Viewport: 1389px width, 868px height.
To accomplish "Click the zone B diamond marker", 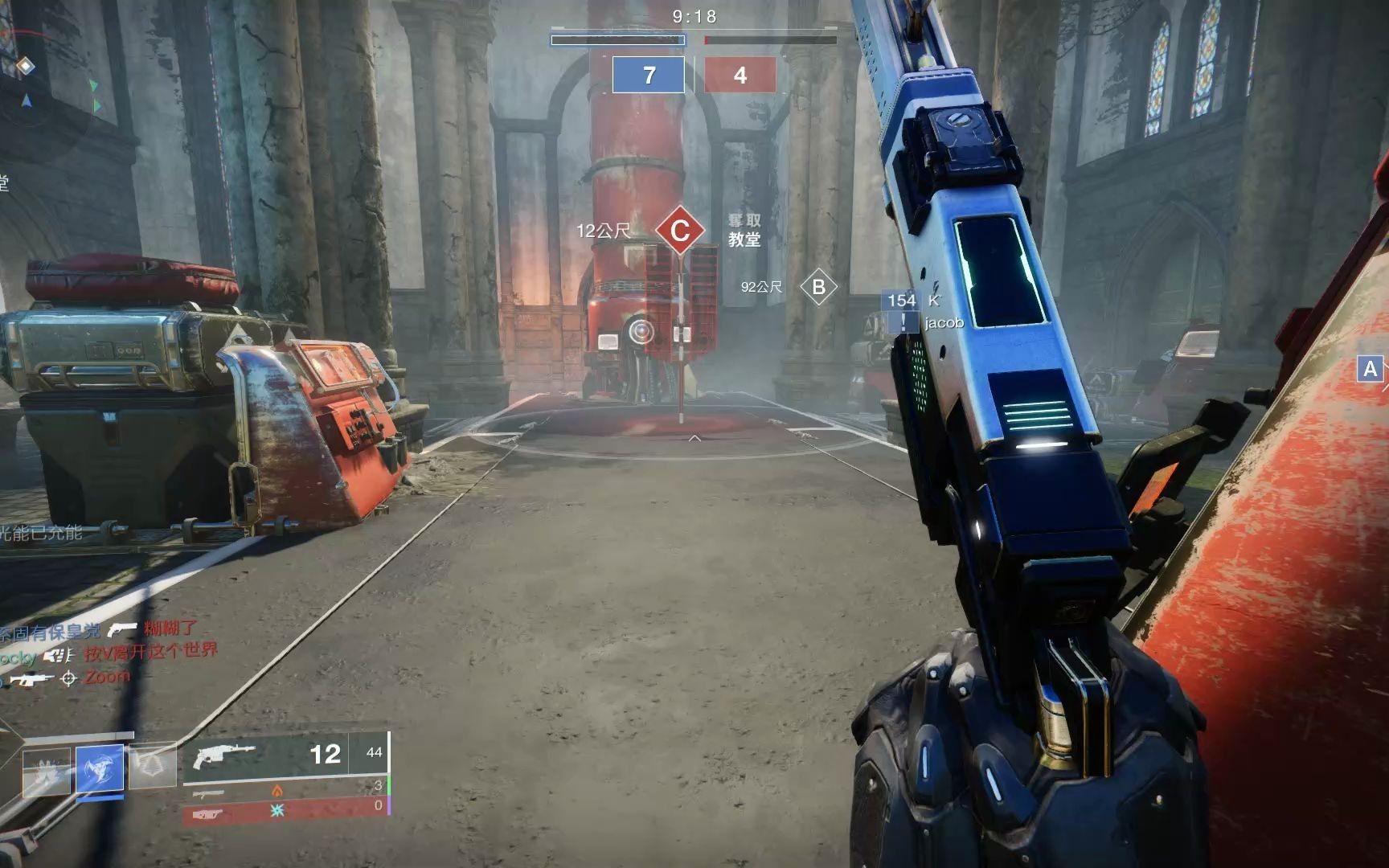I will pos(818,287).
